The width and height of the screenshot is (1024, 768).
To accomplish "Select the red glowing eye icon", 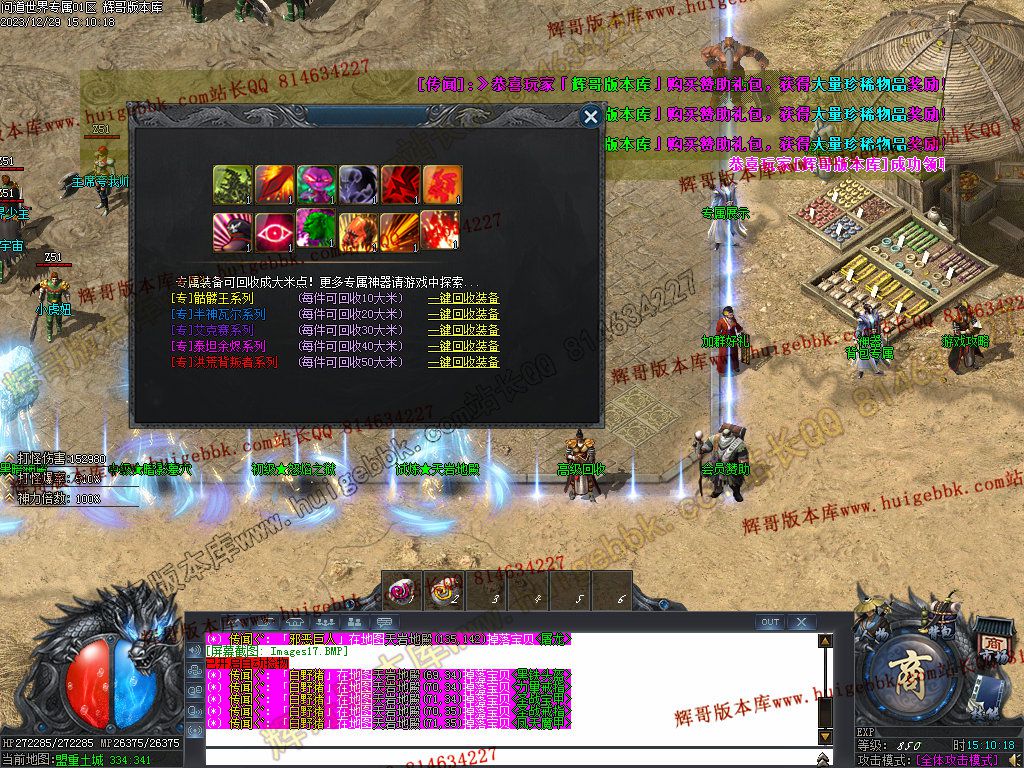I will (274, 231).
